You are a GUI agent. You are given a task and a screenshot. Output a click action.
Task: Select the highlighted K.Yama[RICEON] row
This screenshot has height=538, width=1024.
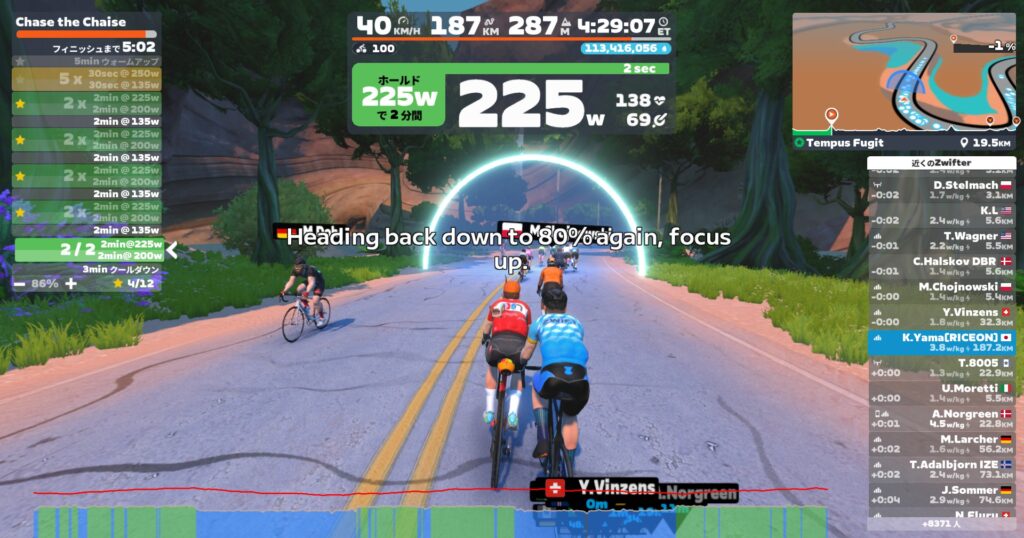941,343
